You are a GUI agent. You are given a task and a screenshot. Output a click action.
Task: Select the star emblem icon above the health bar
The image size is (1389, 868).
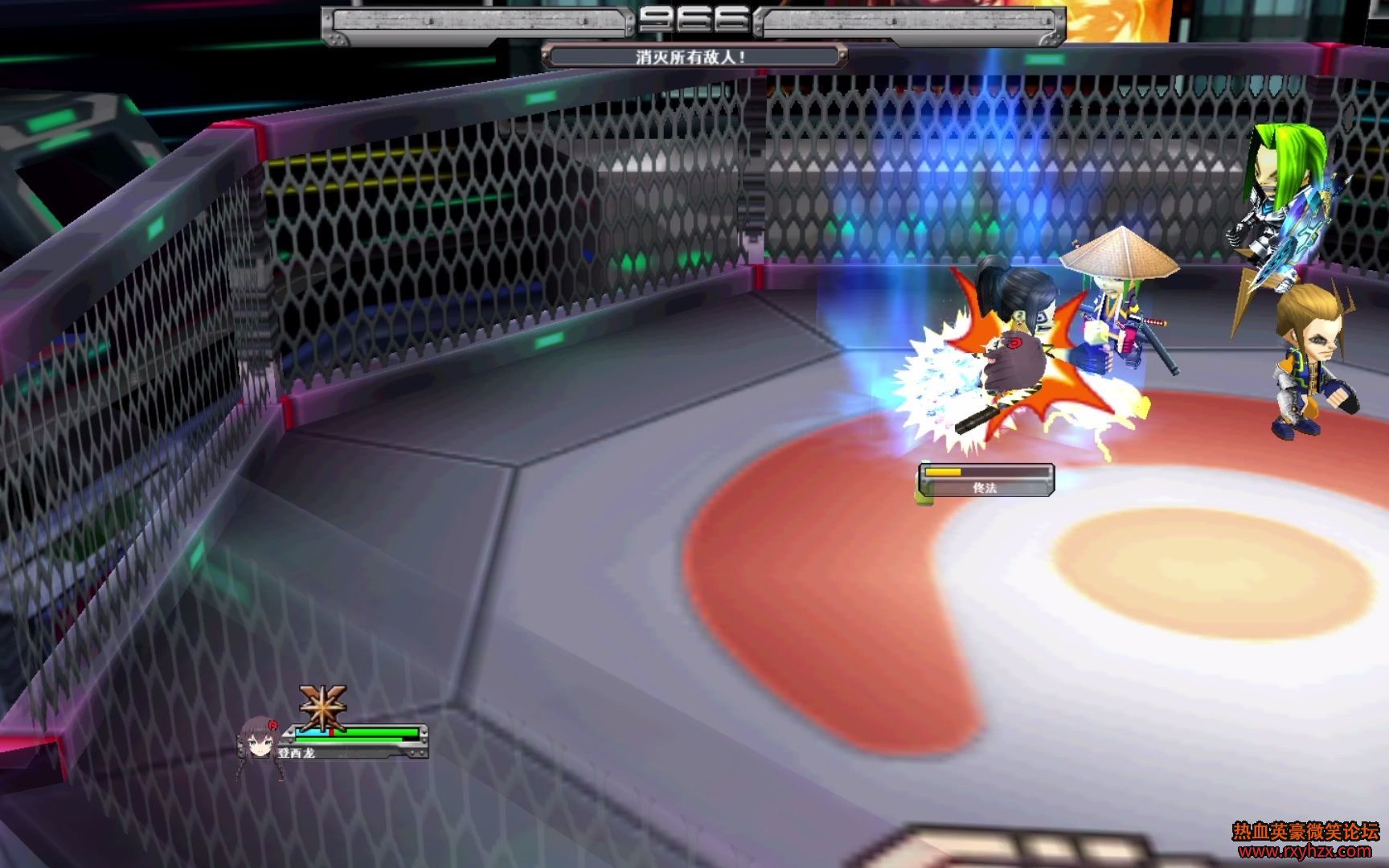tap(323, 707)
